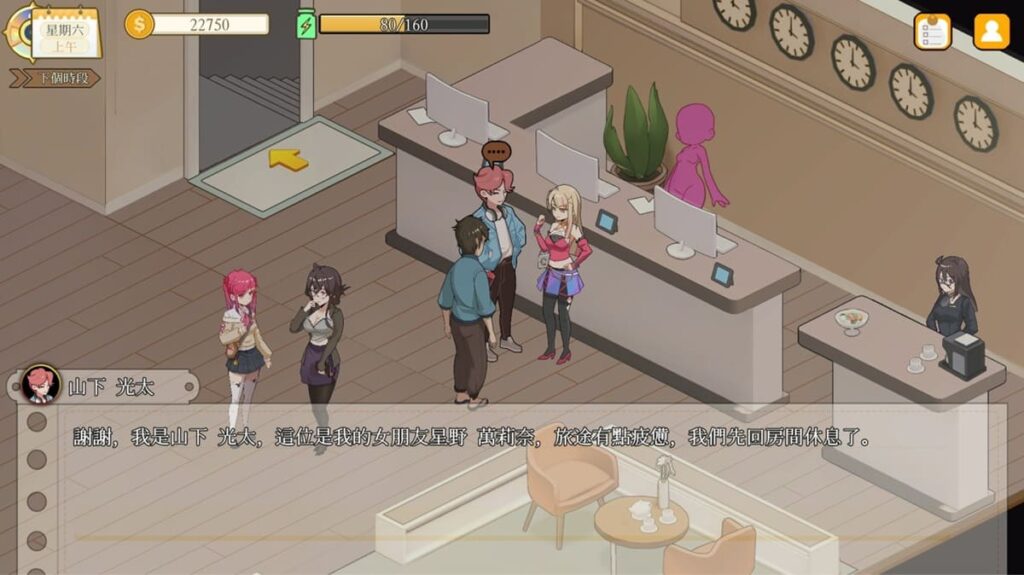The height and width of the screenshot is (575, 1024).
Task: Follow the yellow exit arrow marker
Action: click(288, 158)
